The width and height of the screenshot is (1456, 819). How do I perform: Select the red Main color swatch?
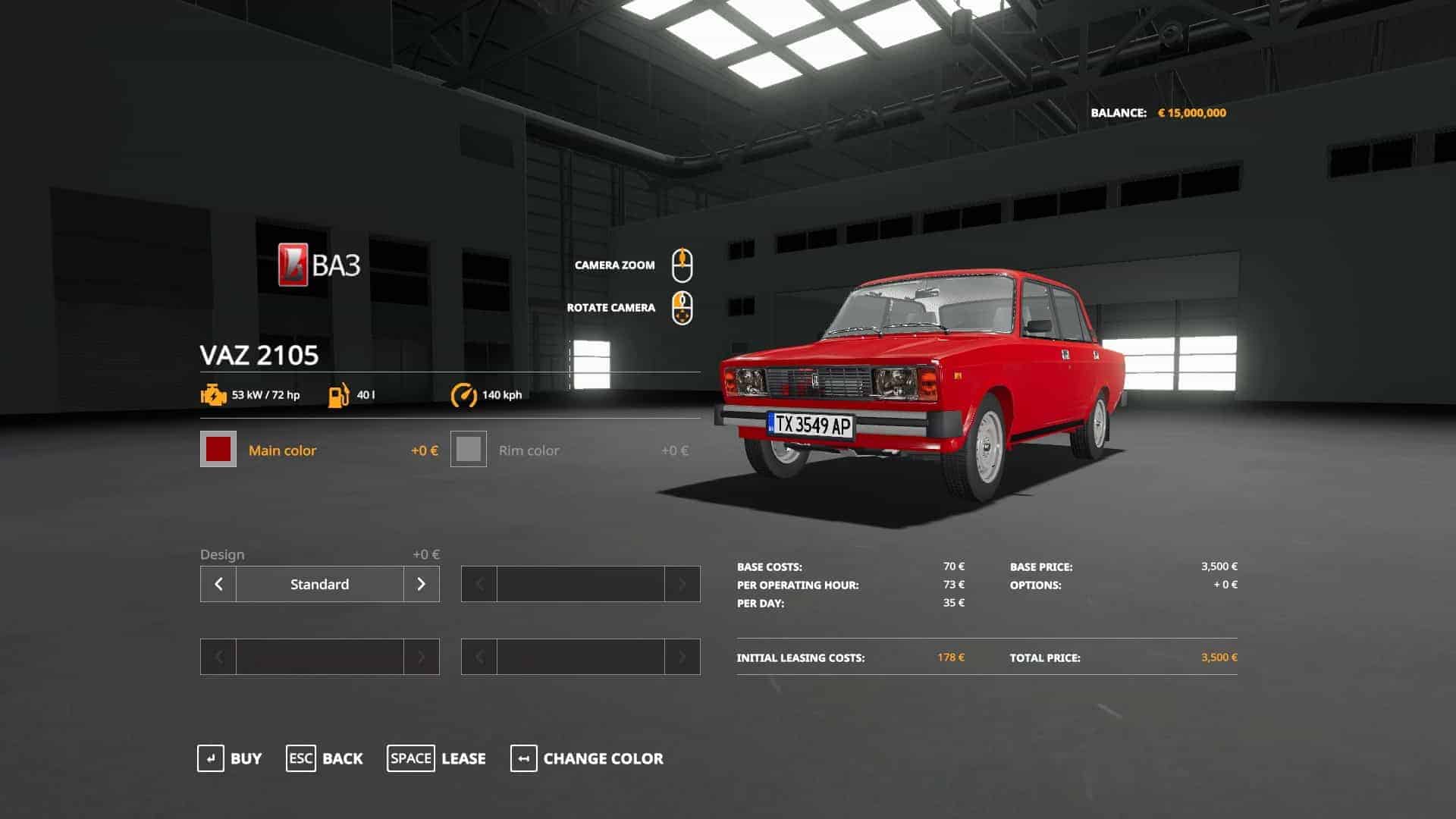coord(218,449)
